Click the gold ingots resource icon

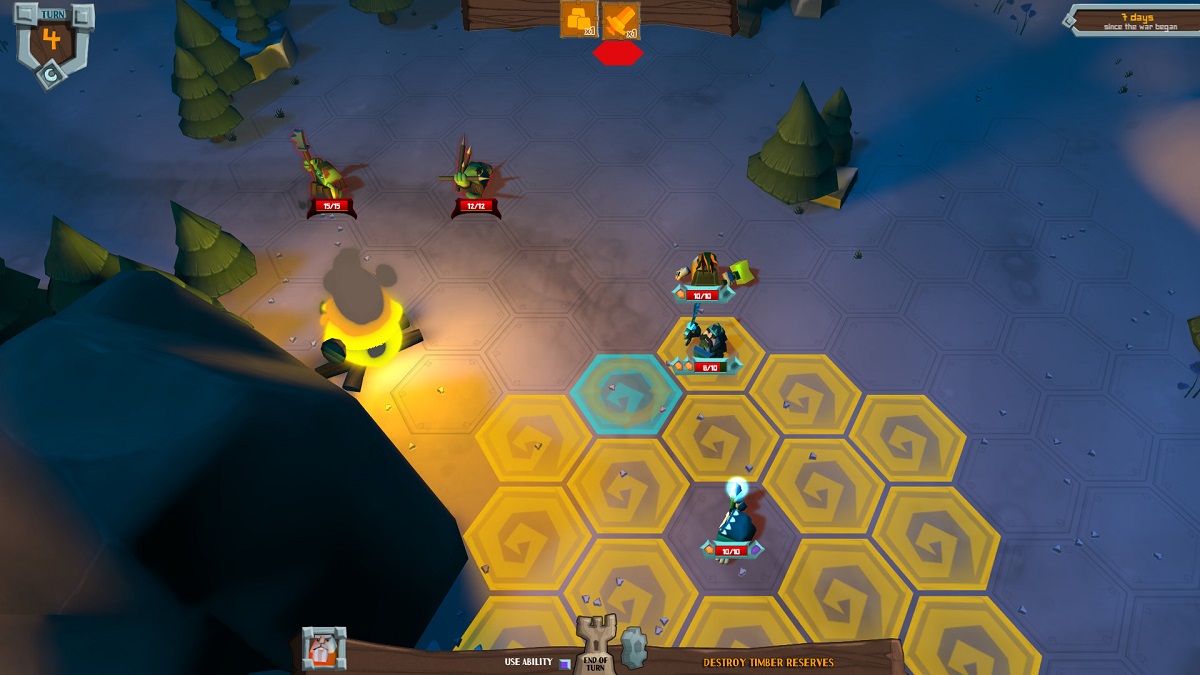(579, 19)
